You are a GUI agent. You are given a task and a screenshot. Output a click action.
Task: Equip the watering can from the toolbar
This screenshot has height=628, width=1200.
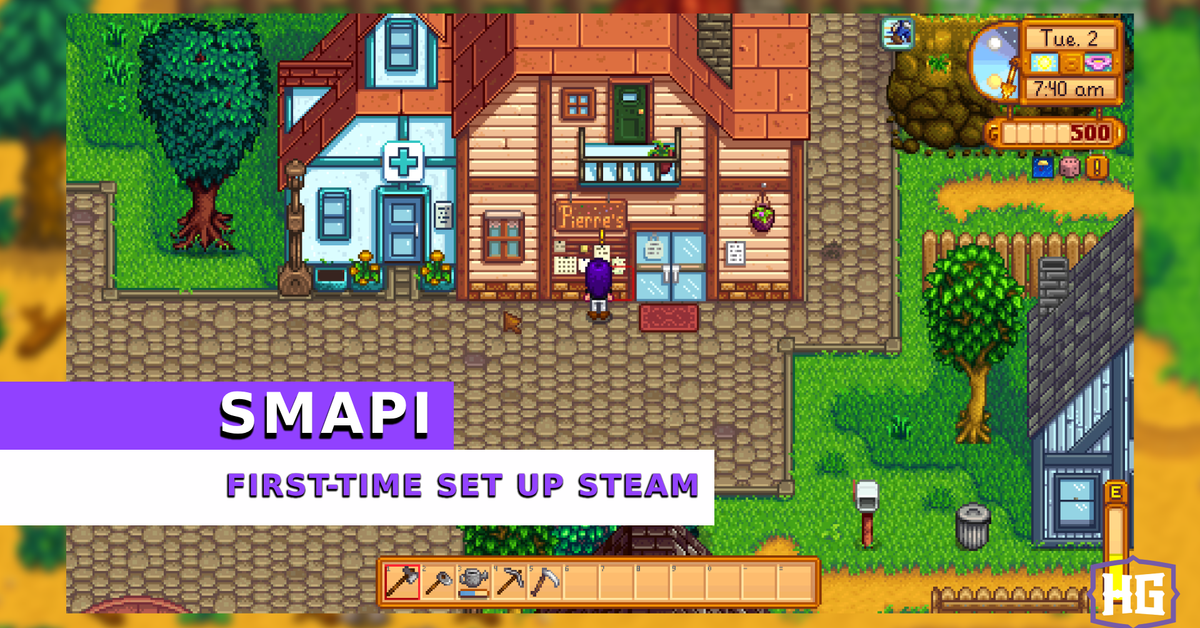473,582
